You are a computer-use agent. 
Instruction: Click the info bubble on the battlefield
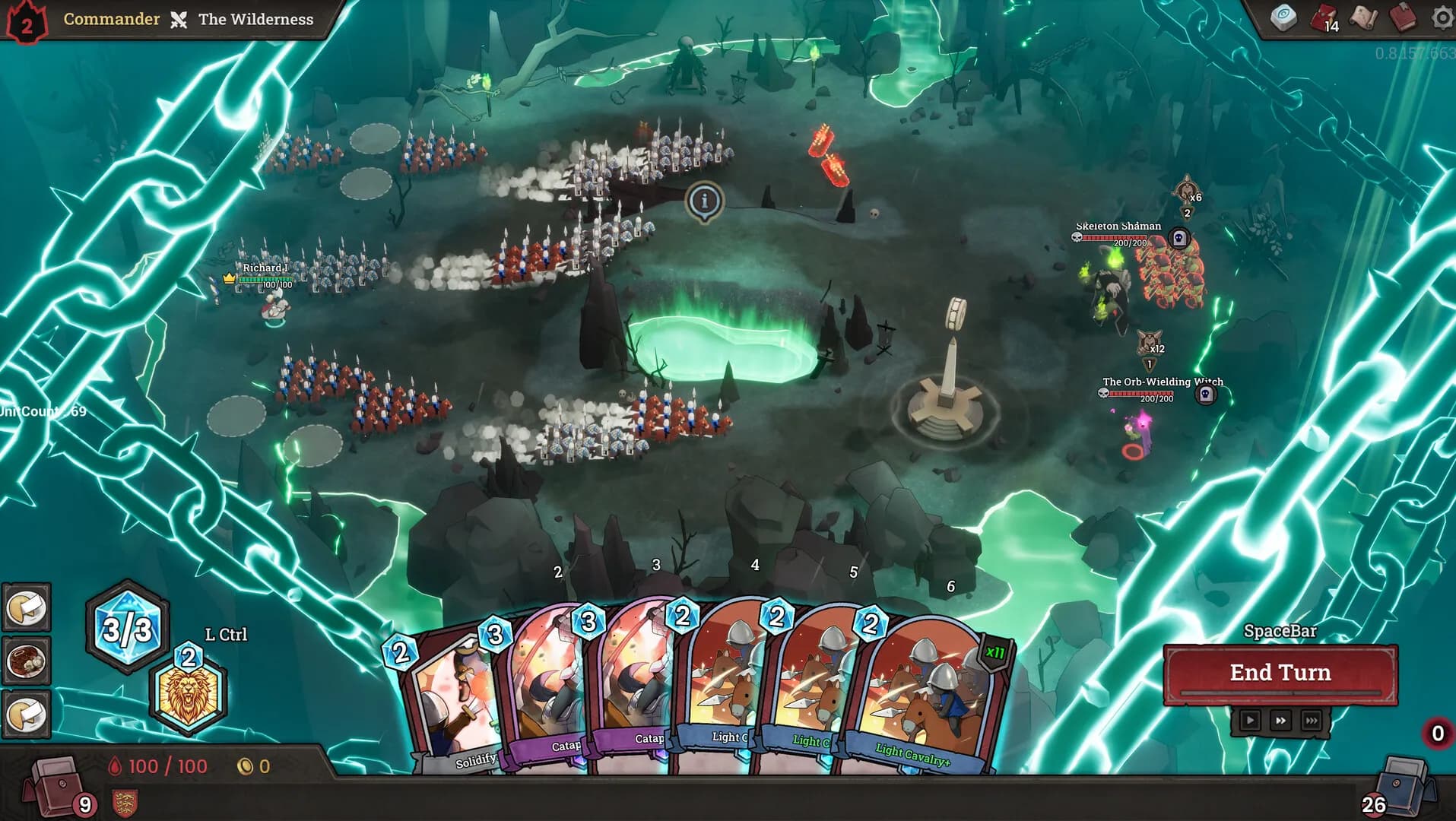(x=703, y=200)
